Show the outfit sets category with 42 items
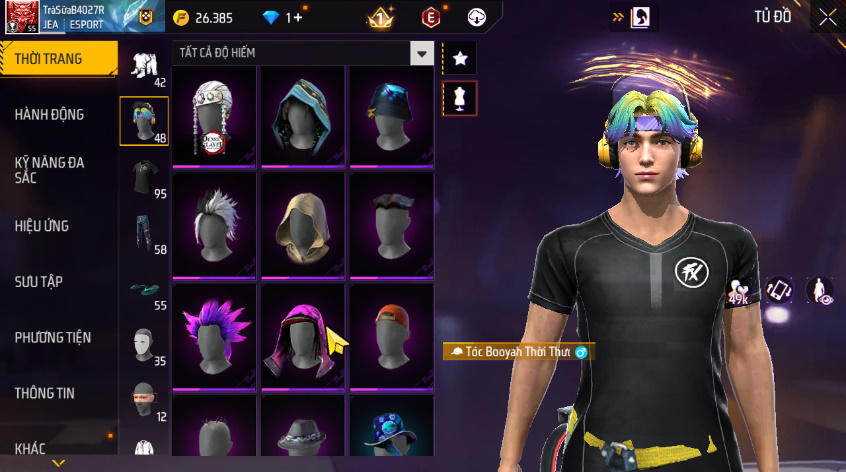Screen dimensions: 846x472 click(144, 68)
